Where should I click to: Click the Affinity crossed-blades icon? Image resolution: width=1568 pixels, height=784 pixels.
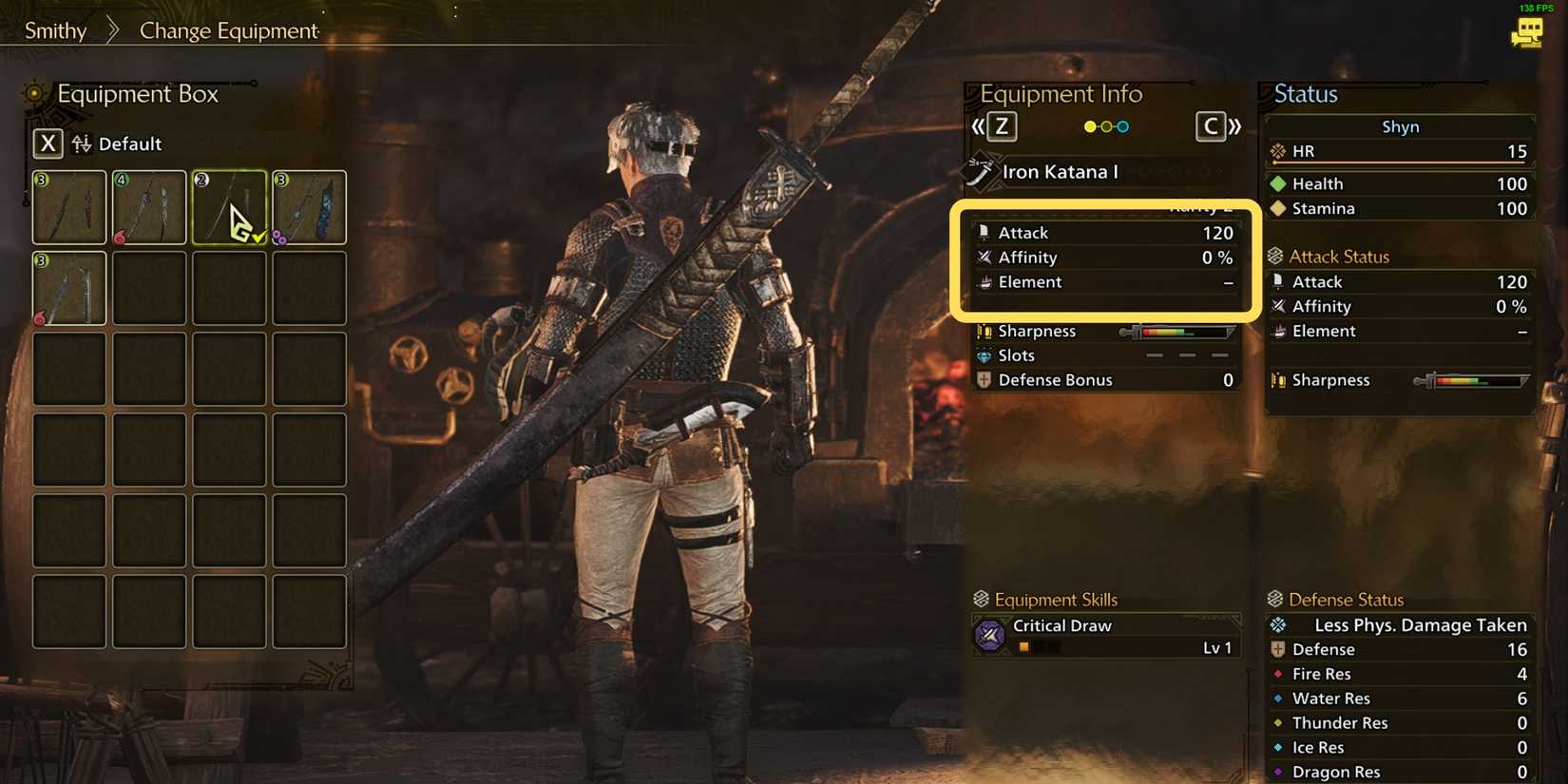tap(985, 257)
